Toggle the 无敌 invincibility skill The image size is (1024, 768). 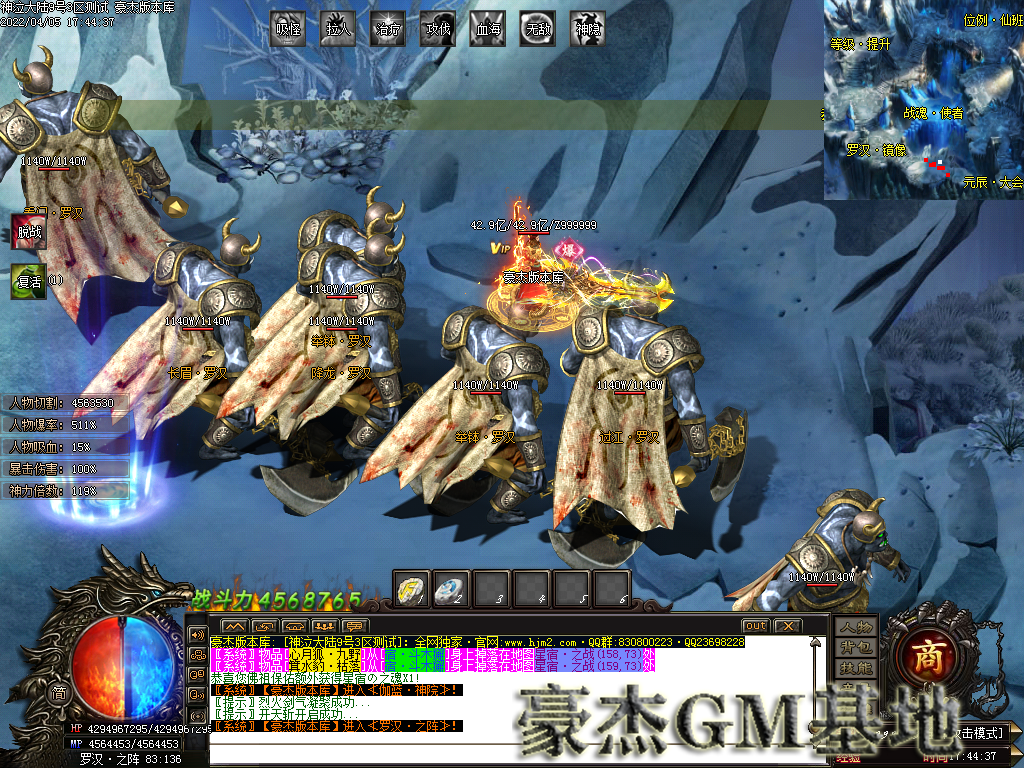tap(538, 29)
